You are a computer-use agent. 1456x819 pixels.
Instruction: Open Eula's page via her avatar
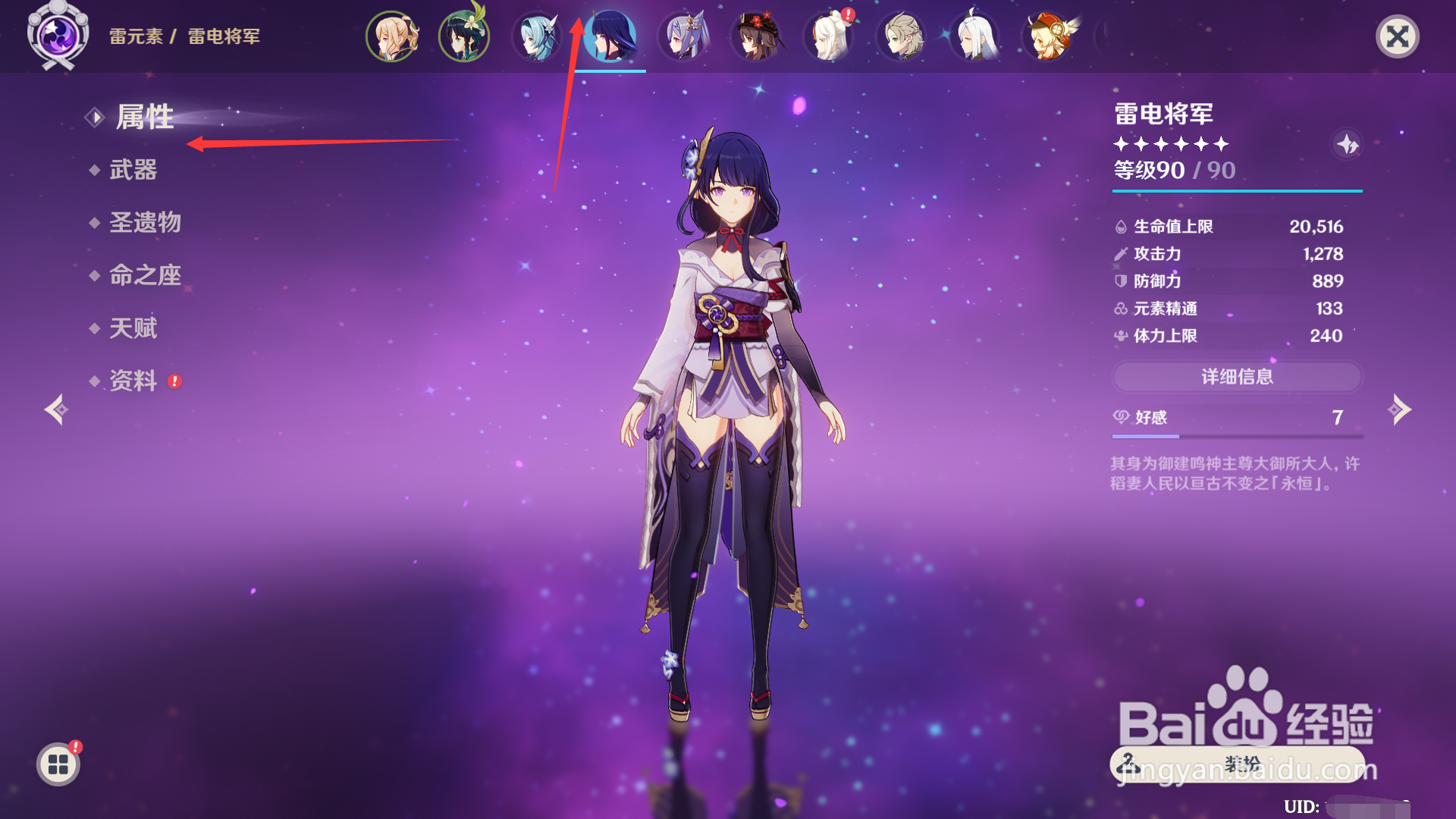pyautogui.click(x=537, y=36)
